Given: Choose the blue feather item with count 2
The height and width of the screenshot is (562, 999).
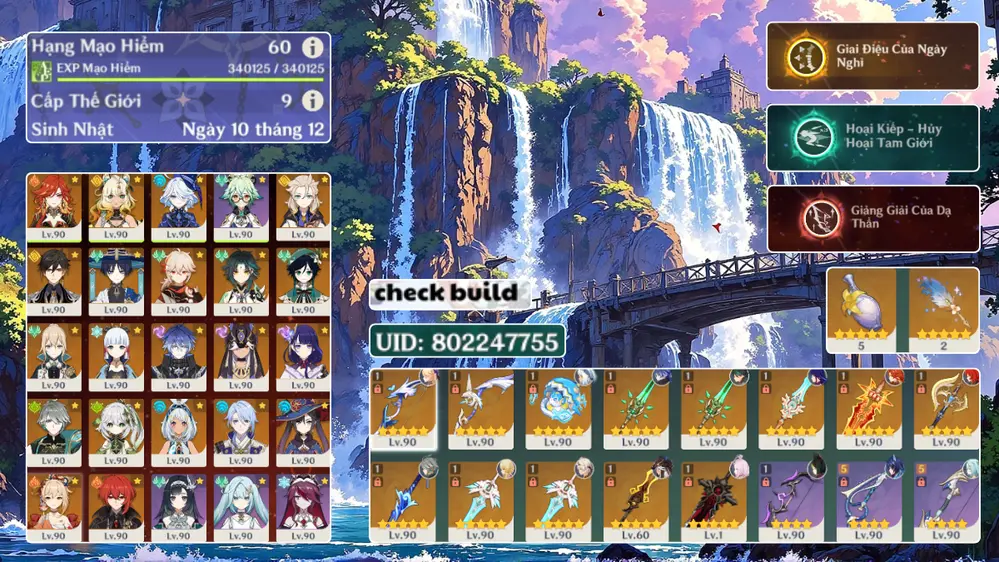Looking at the screenshot, I should pos(943,309).
